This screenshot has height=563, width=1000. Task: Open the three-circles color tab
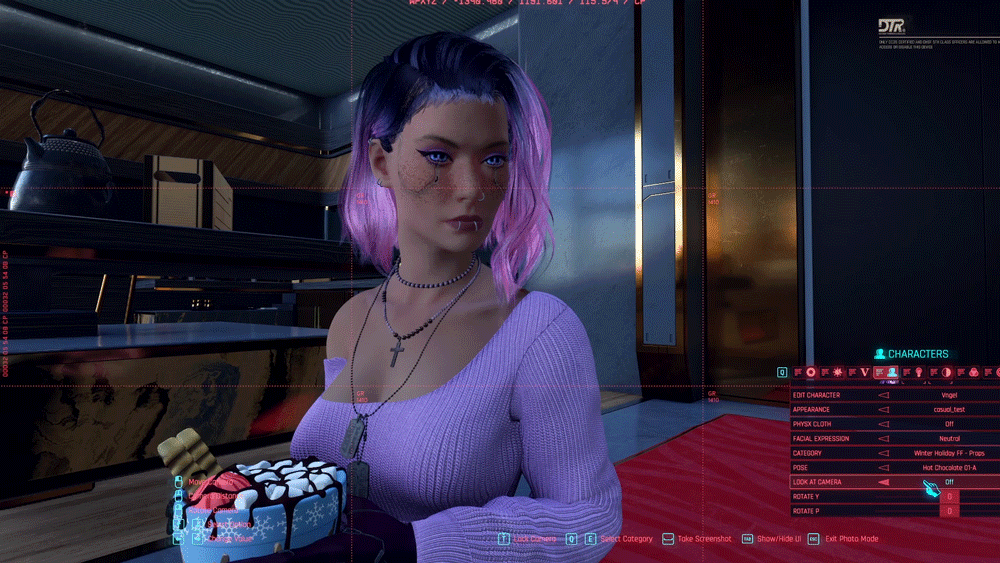tap(974, 373)
